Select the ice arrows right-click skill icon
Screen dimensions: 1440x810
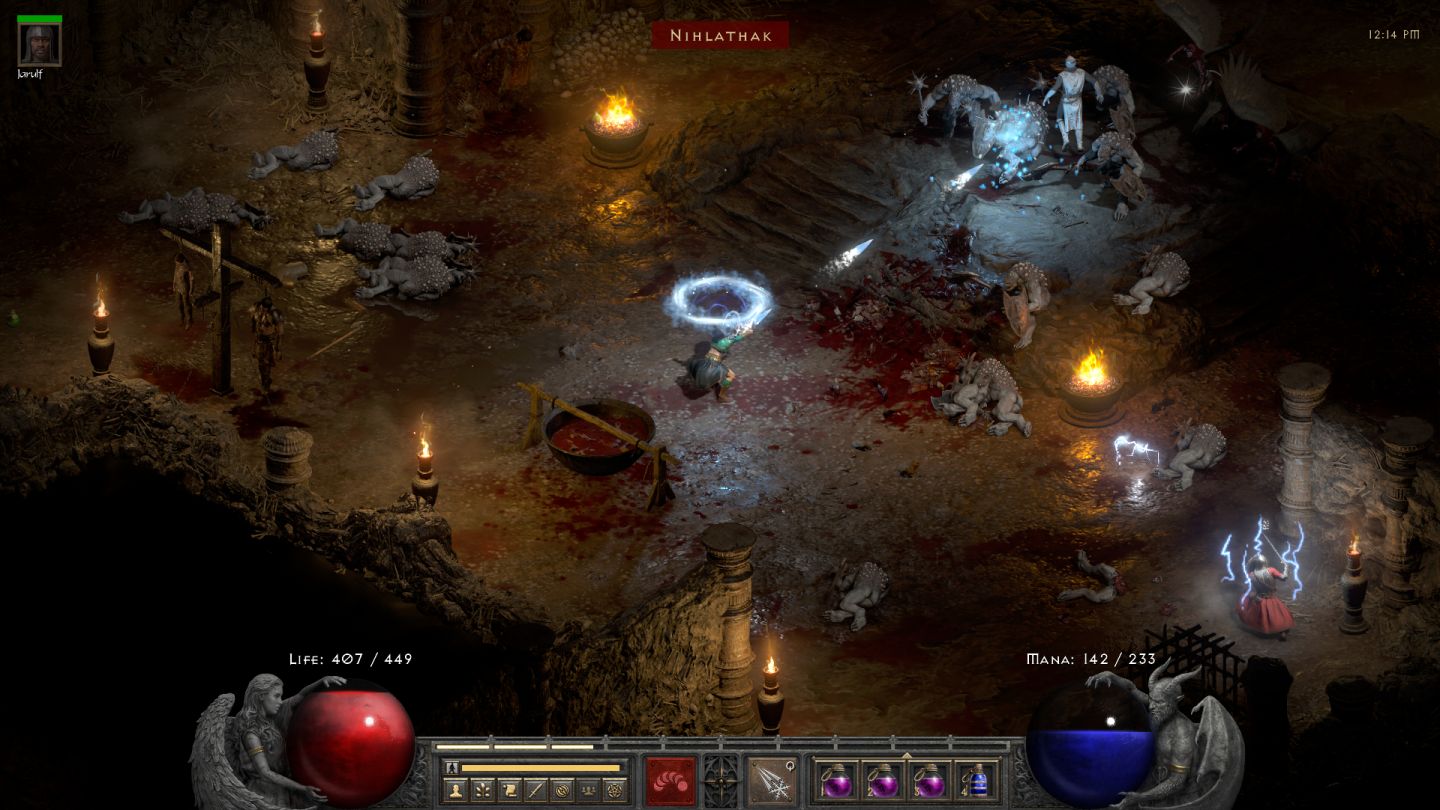point(771,780)
